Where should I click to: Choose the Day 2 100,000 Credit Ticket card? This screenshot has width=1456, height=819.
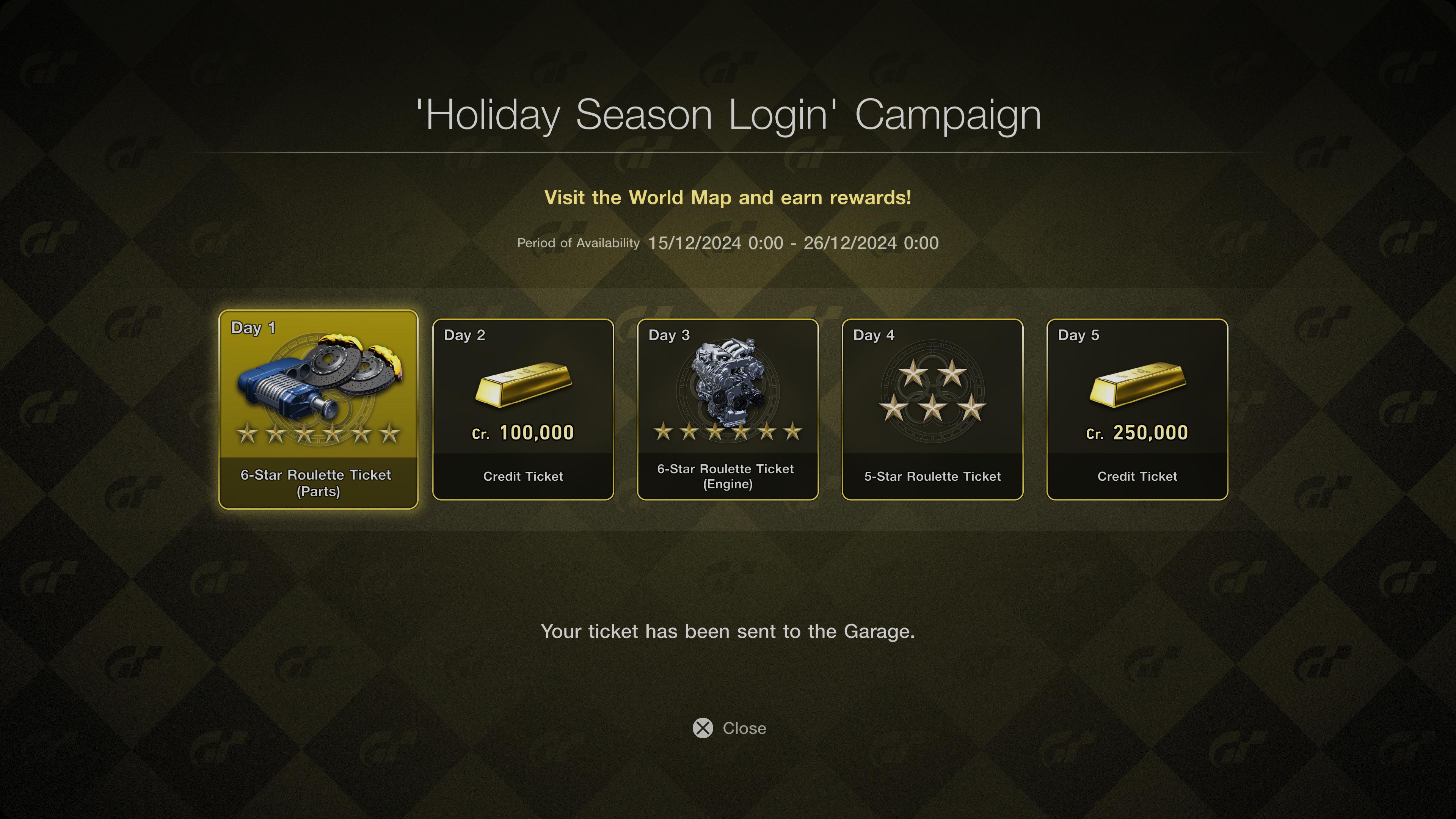523,409
